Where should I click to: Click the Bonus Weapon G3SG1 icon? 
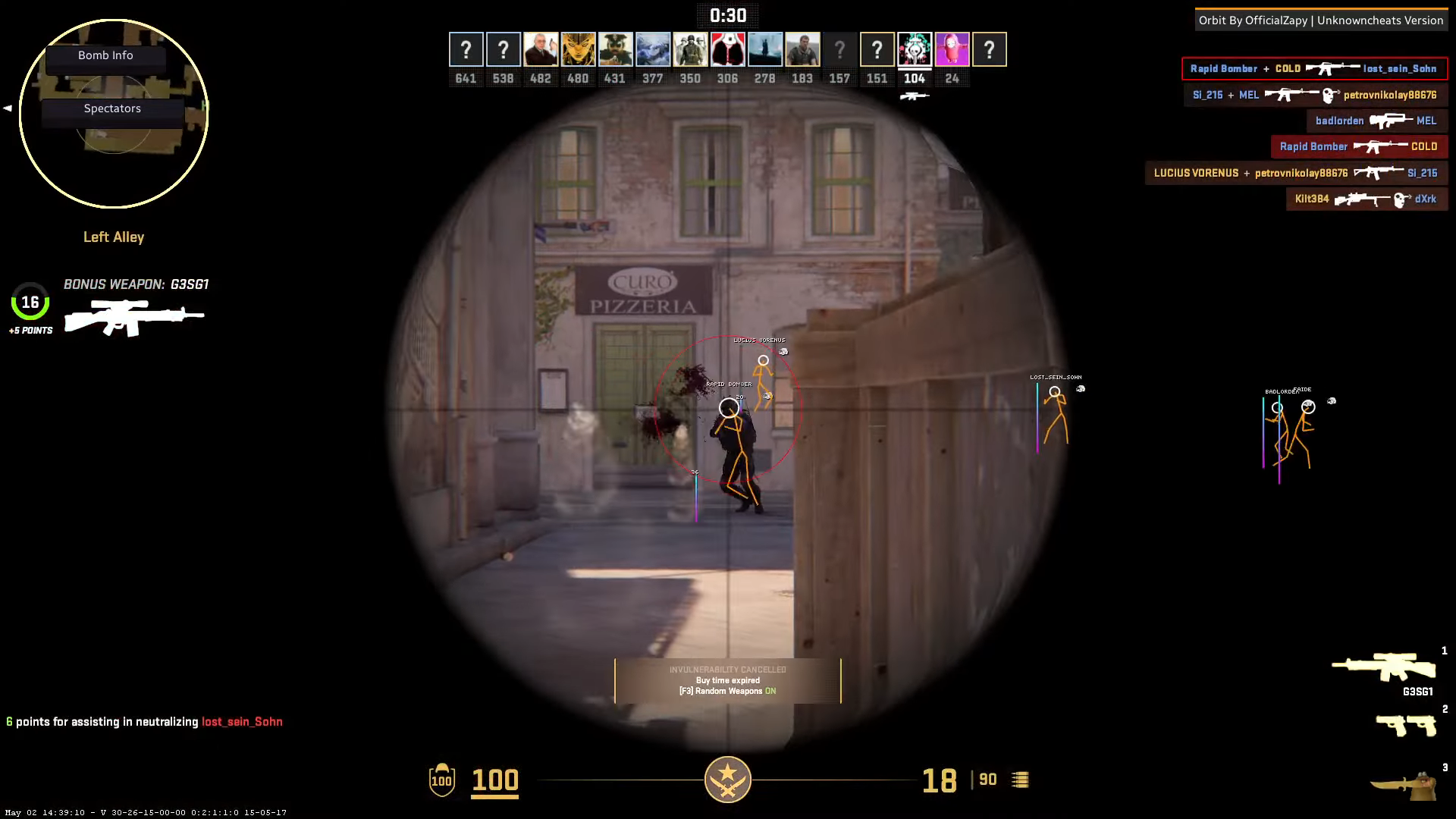[134, 317]
